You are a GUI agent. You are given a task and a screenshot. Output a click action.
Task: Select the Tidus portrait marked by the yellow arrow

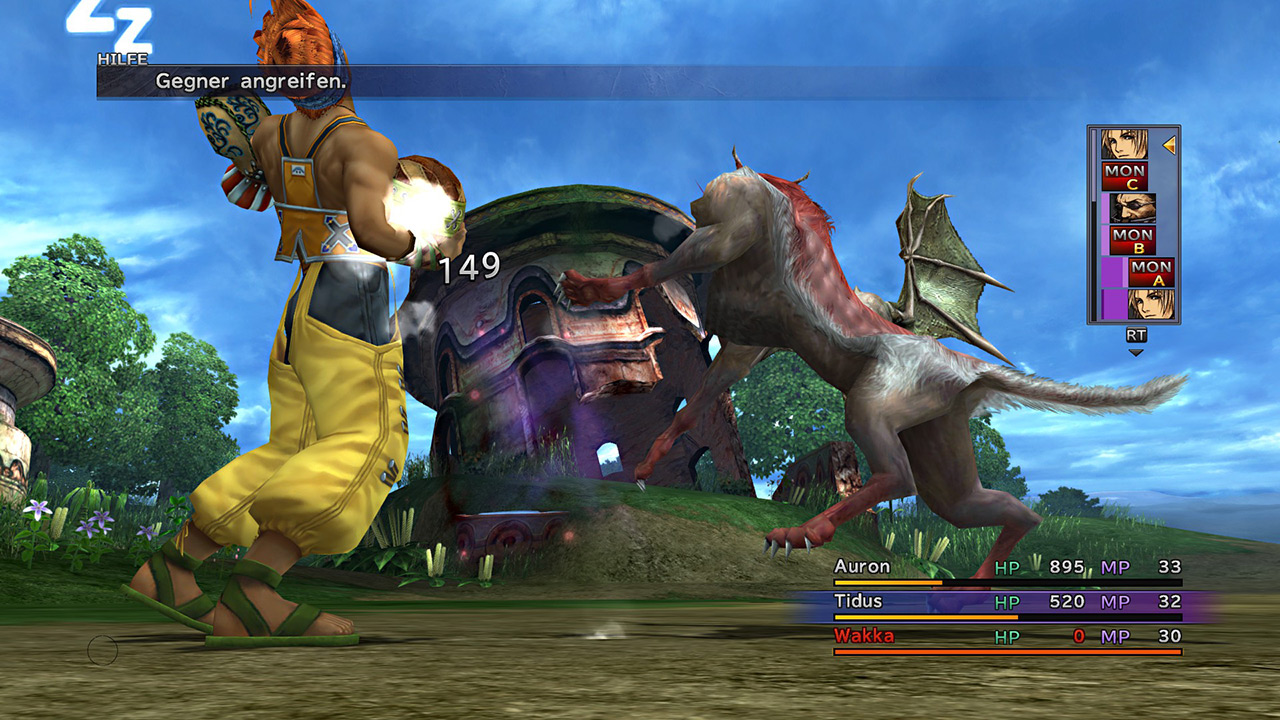click(x=1124, y=144)
